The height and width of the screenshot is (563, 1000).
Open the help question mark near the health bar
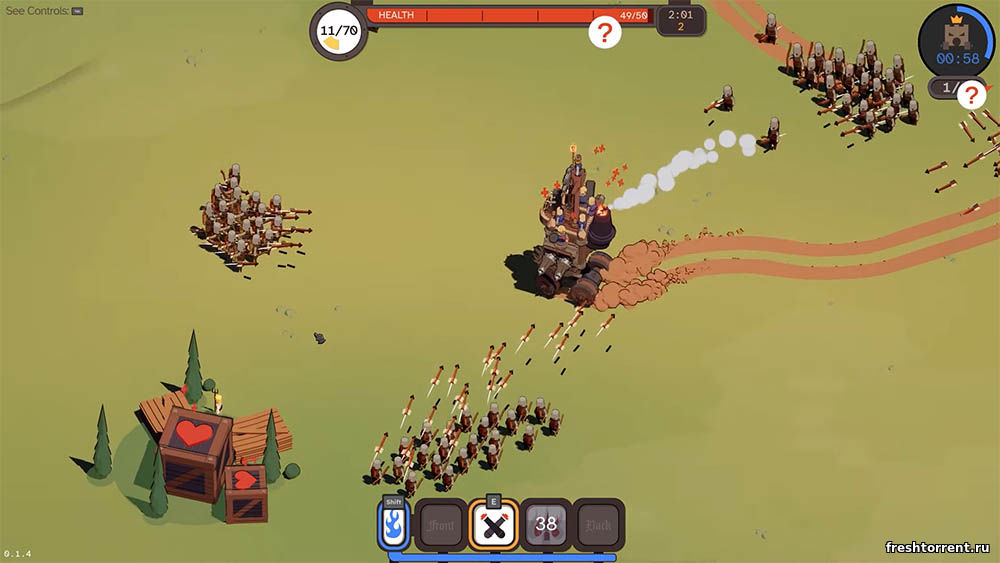tap(604, 32)
